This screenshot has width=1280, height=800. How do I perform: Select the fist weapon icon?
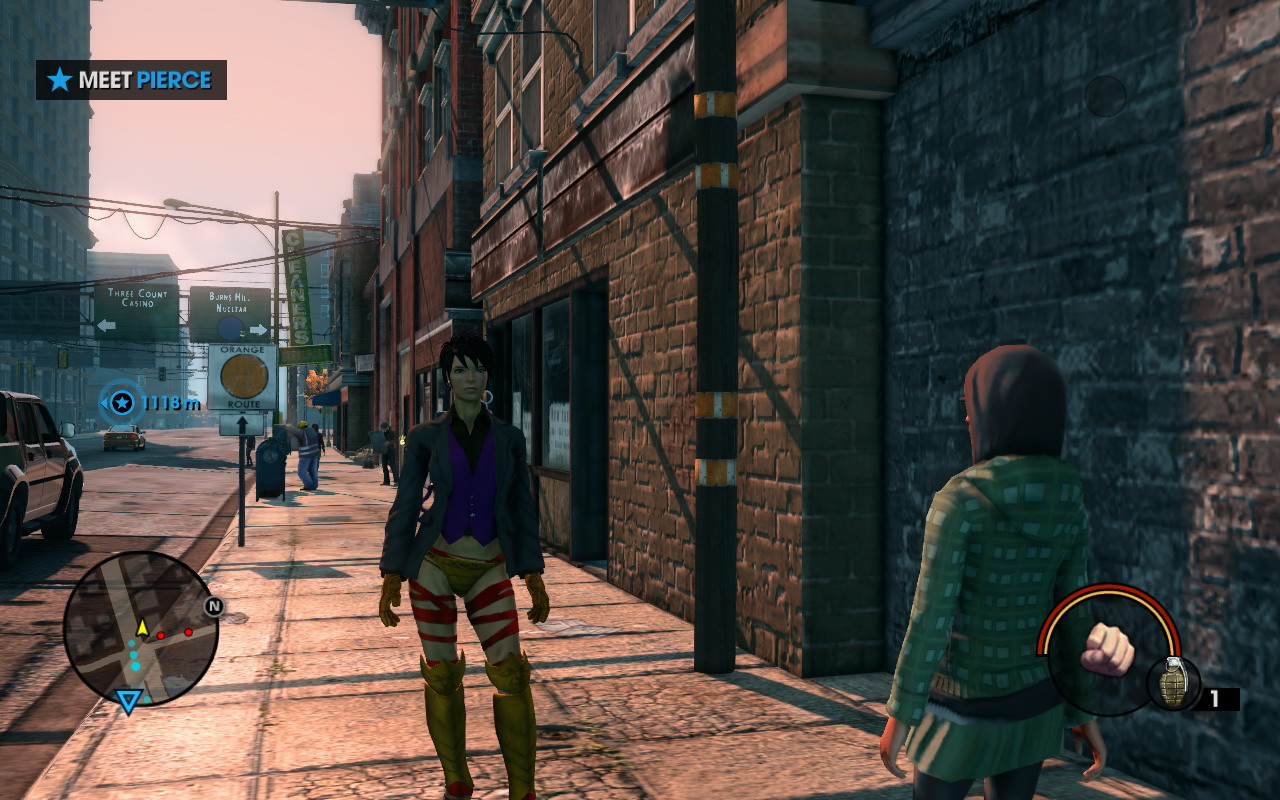point(1108,648)
